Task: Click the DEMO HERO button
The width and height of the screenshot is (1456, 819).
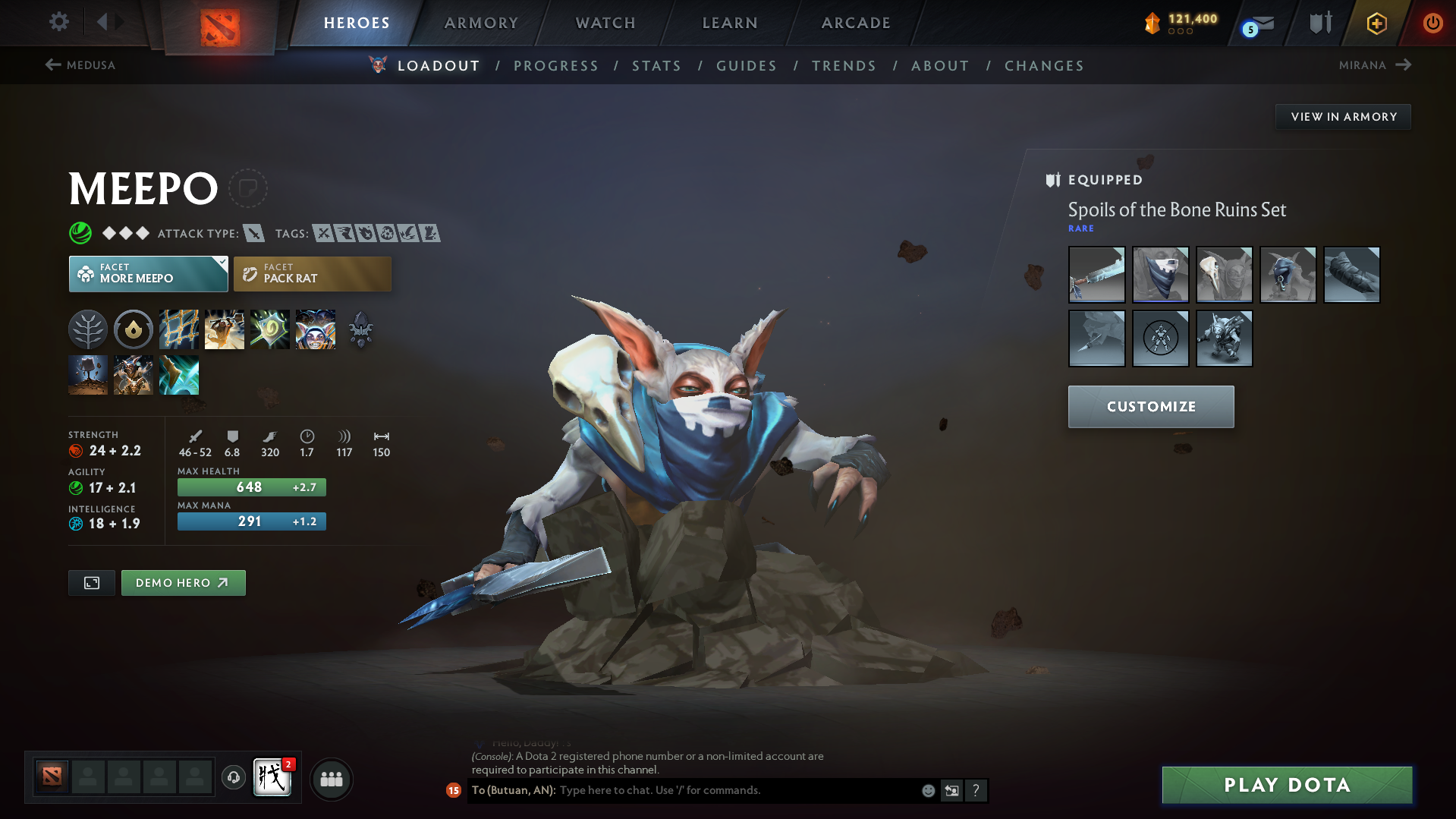Action: (183, 582)
